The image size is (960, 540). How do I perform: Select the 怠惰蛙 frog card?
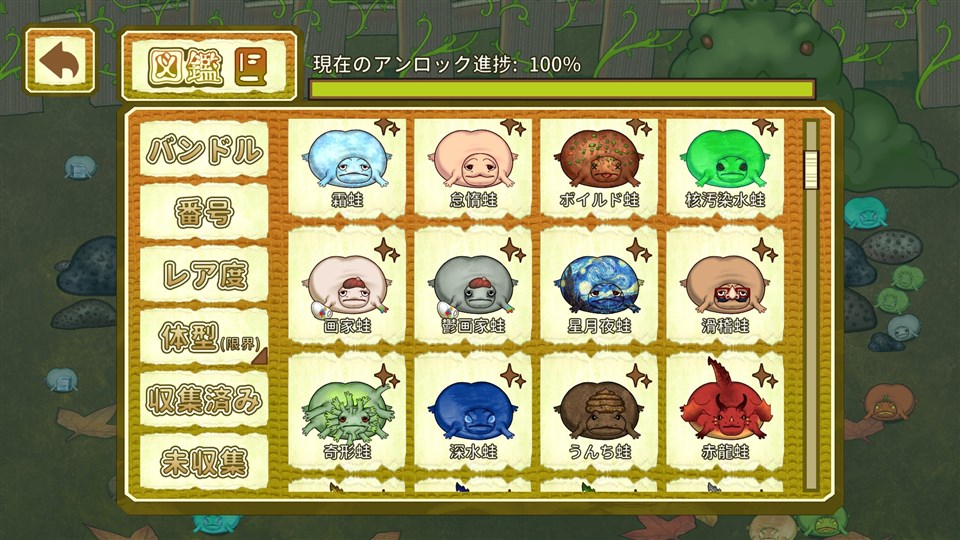point(472,166)
